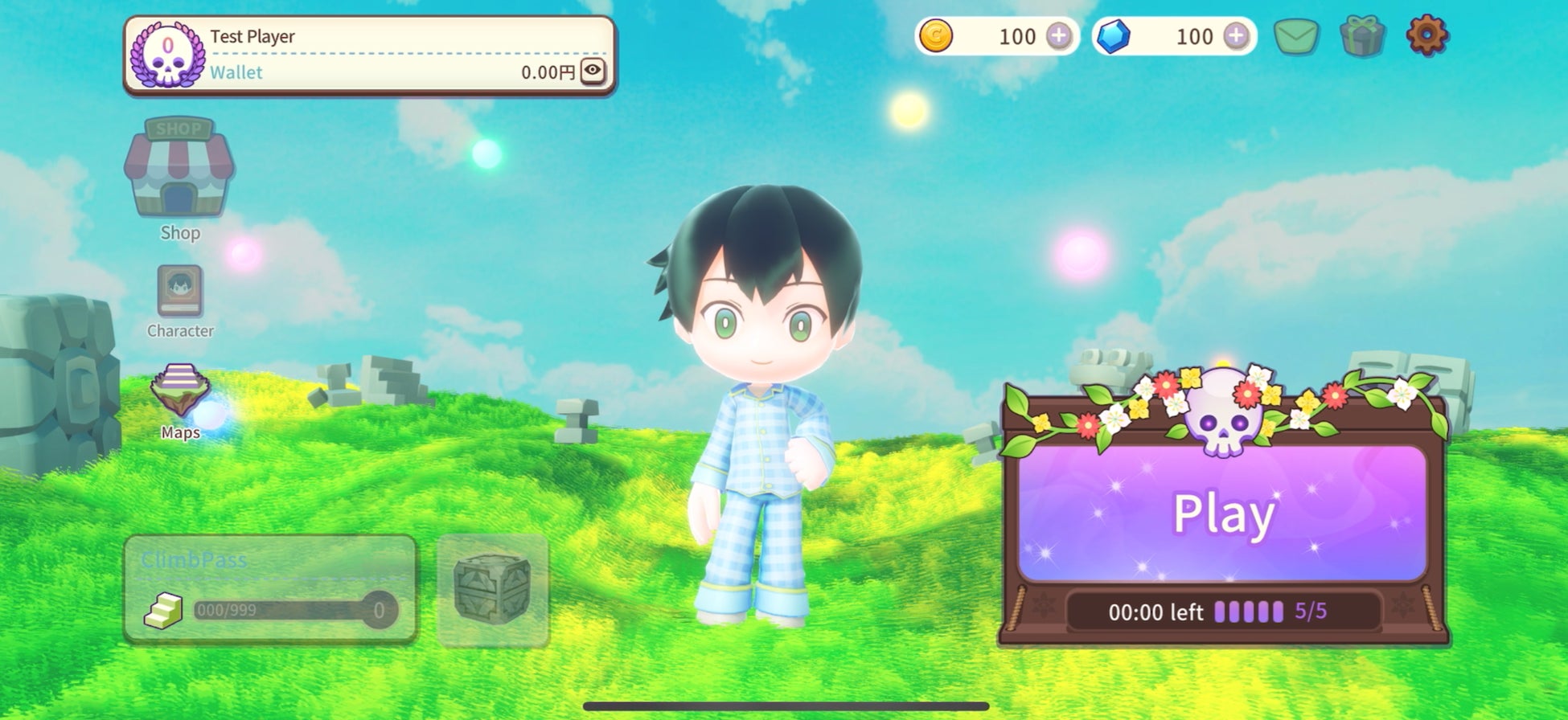
Task: Open the gift box rewards
Action: click(x=1362, y=36)
